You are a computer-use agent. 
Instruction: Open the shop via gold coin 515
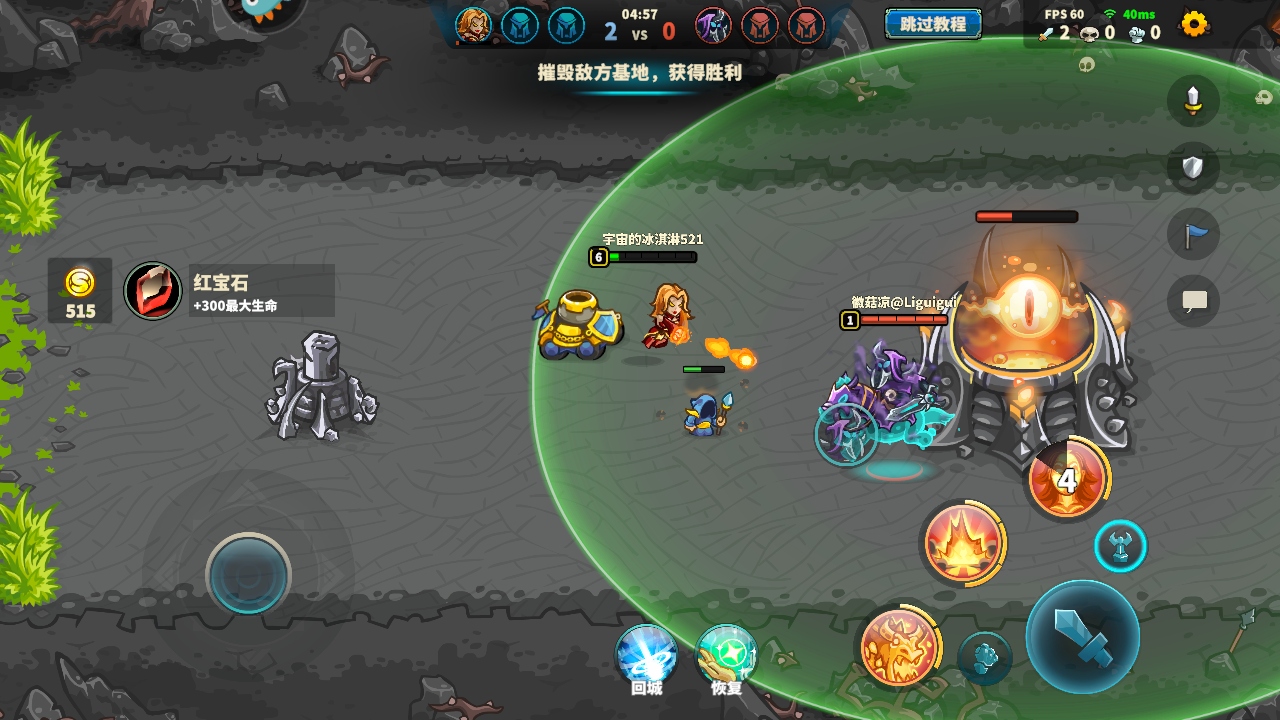[x=80, y=292]
